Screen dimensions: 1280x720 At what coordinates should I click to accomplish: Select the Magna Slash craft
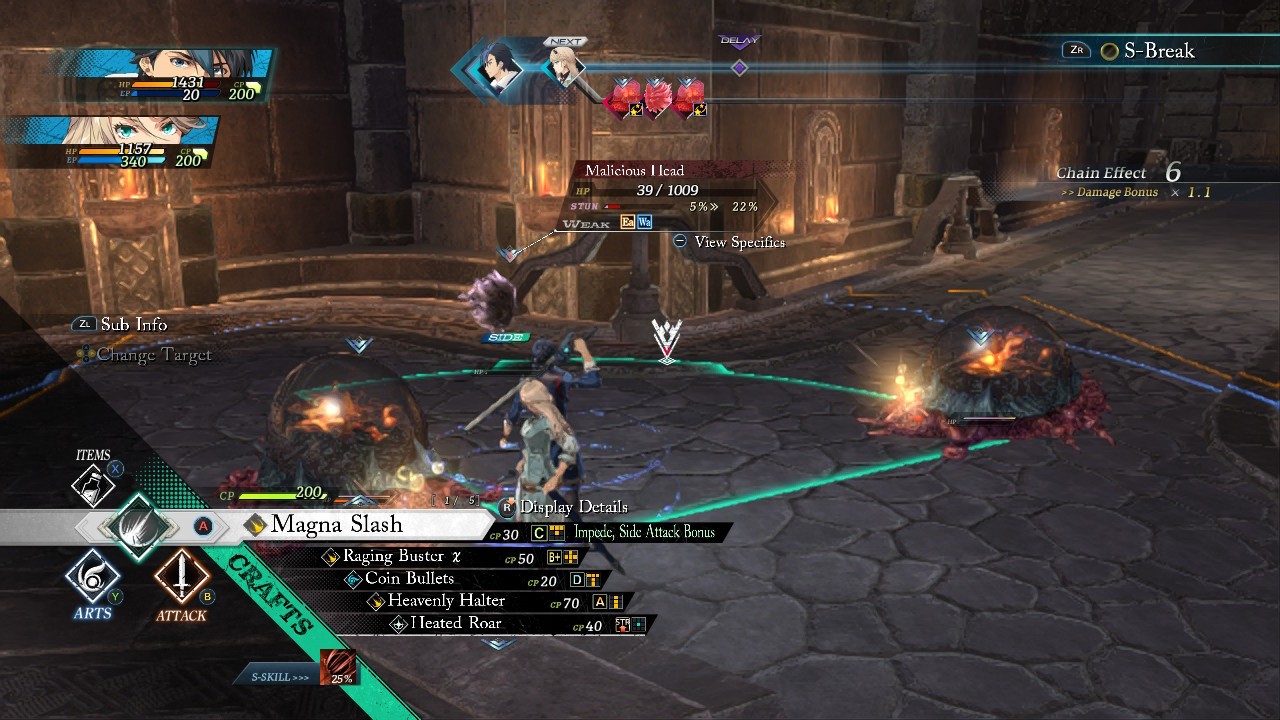point(336,525)
